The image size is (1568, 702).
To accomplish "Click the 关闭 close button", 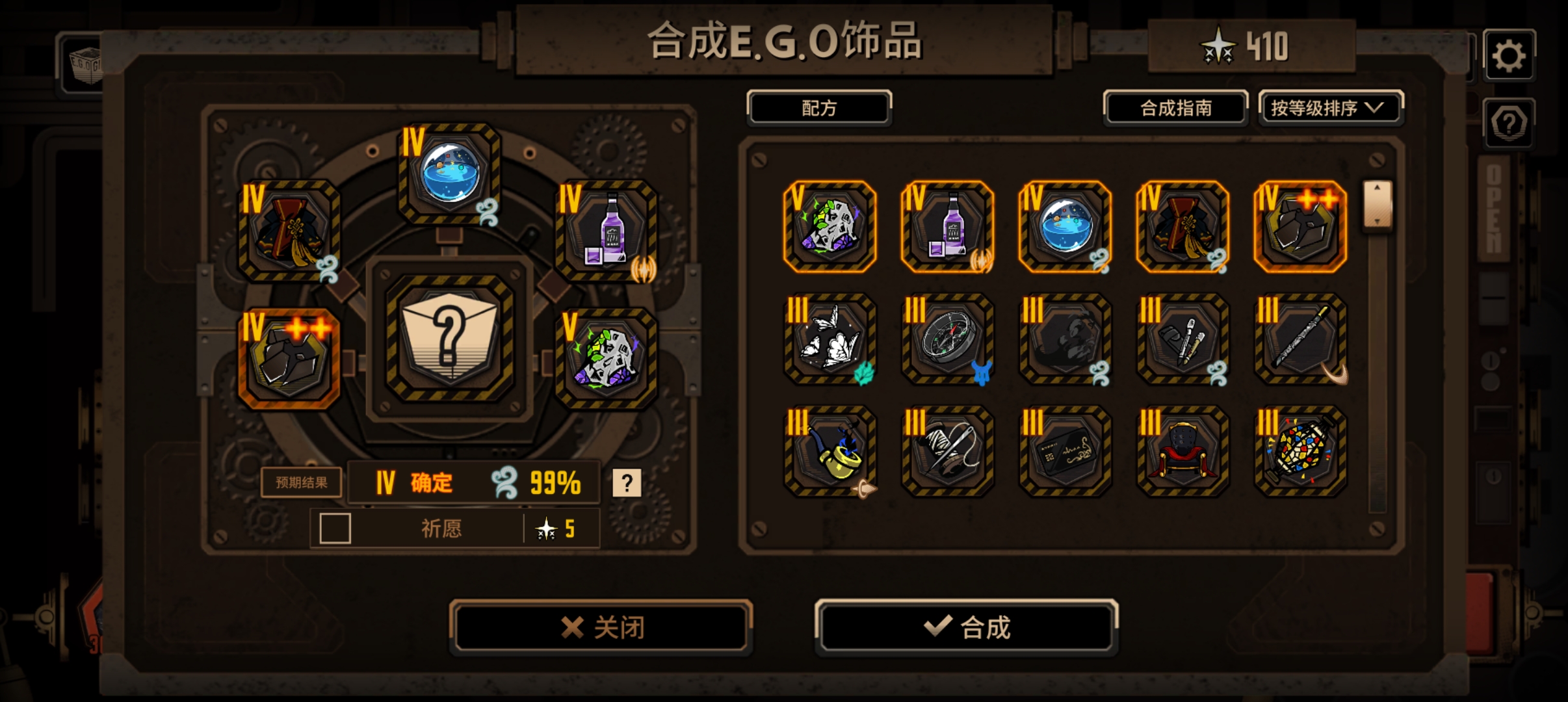I will coord(600,627).
